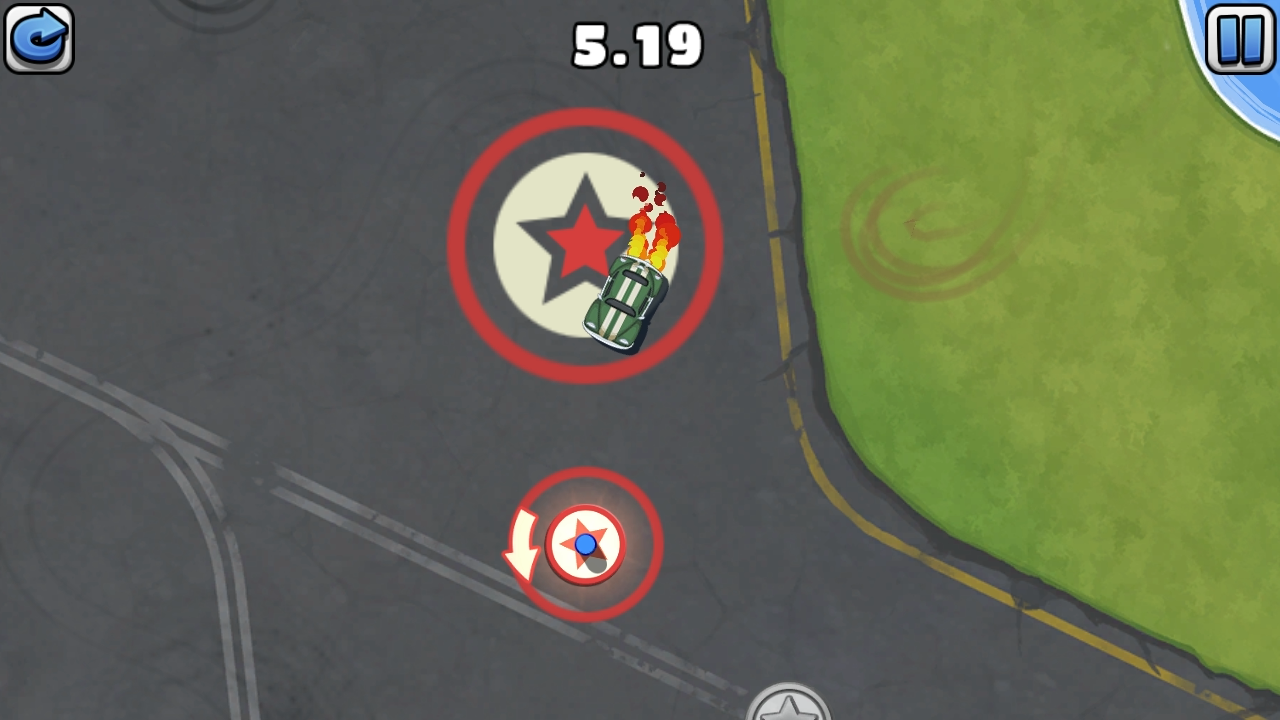Open the restart confirmation
The width and height of the screenshot is (1280, 720).
pos(38,39)
